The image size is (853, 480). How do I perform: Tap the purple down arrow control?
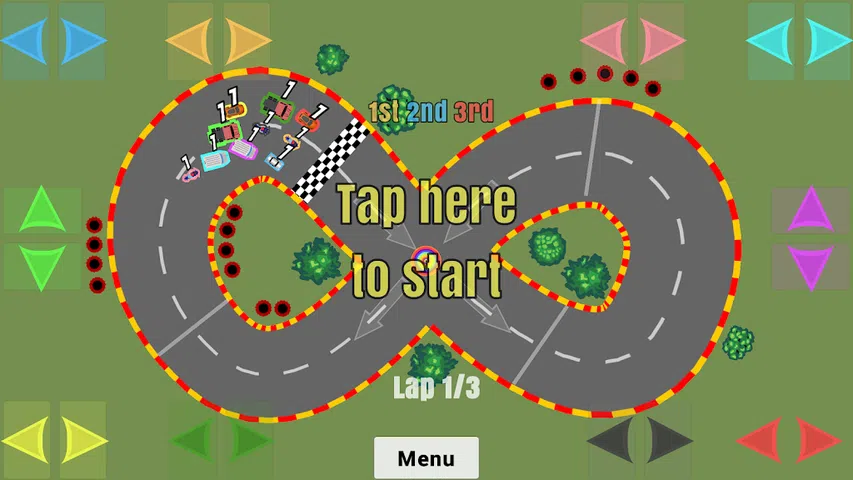pyautogui.click(x=810, y=267)
